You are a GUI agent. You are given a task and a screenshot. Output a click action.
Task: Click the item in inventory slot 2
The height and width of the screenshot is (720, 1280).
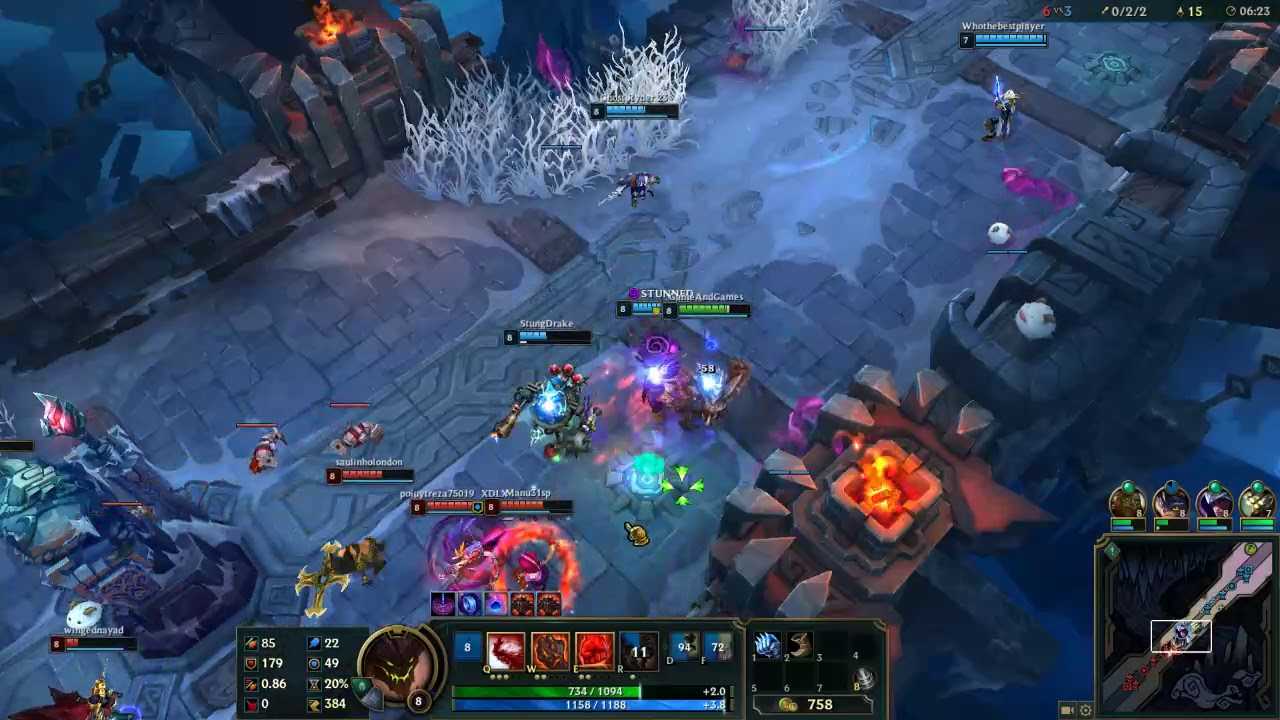pos(800,647)
